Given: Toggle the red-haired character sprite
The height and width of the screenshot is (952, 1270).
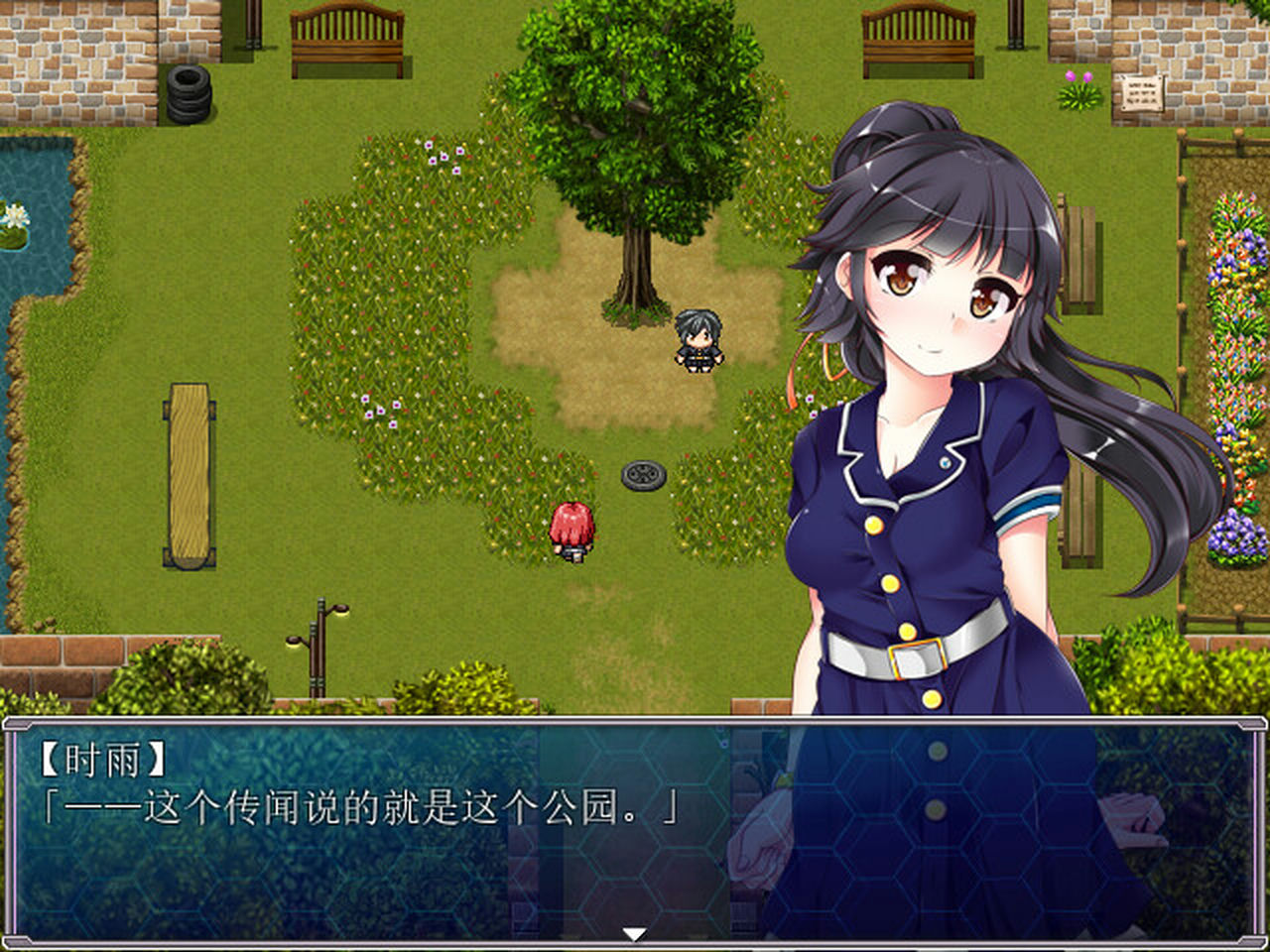Looking at the screenshot, I should (573, 529).
